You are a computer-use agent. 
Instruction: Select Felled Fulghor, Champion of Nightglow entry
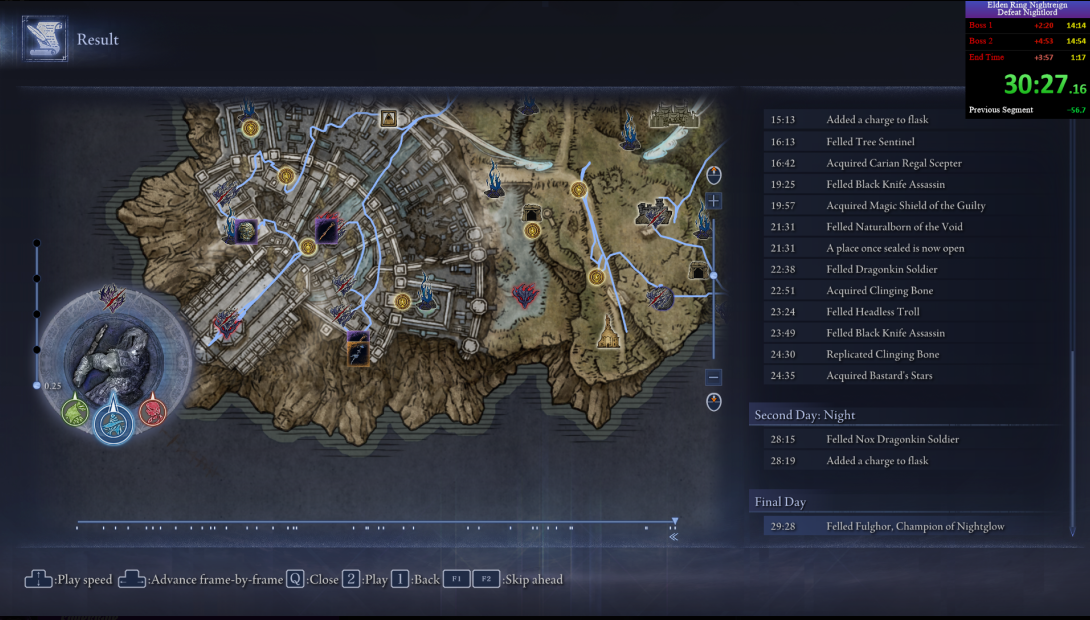[x=914, y=526]
